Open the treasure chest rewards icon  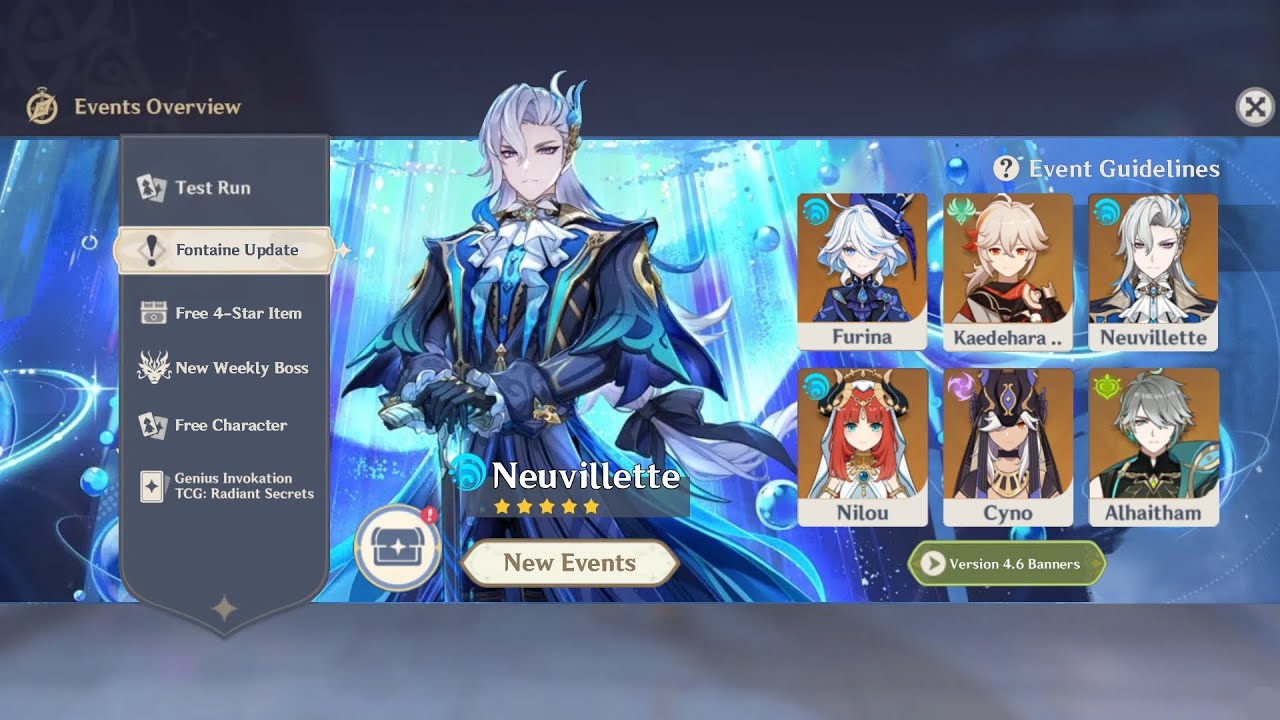click(397, 548)
